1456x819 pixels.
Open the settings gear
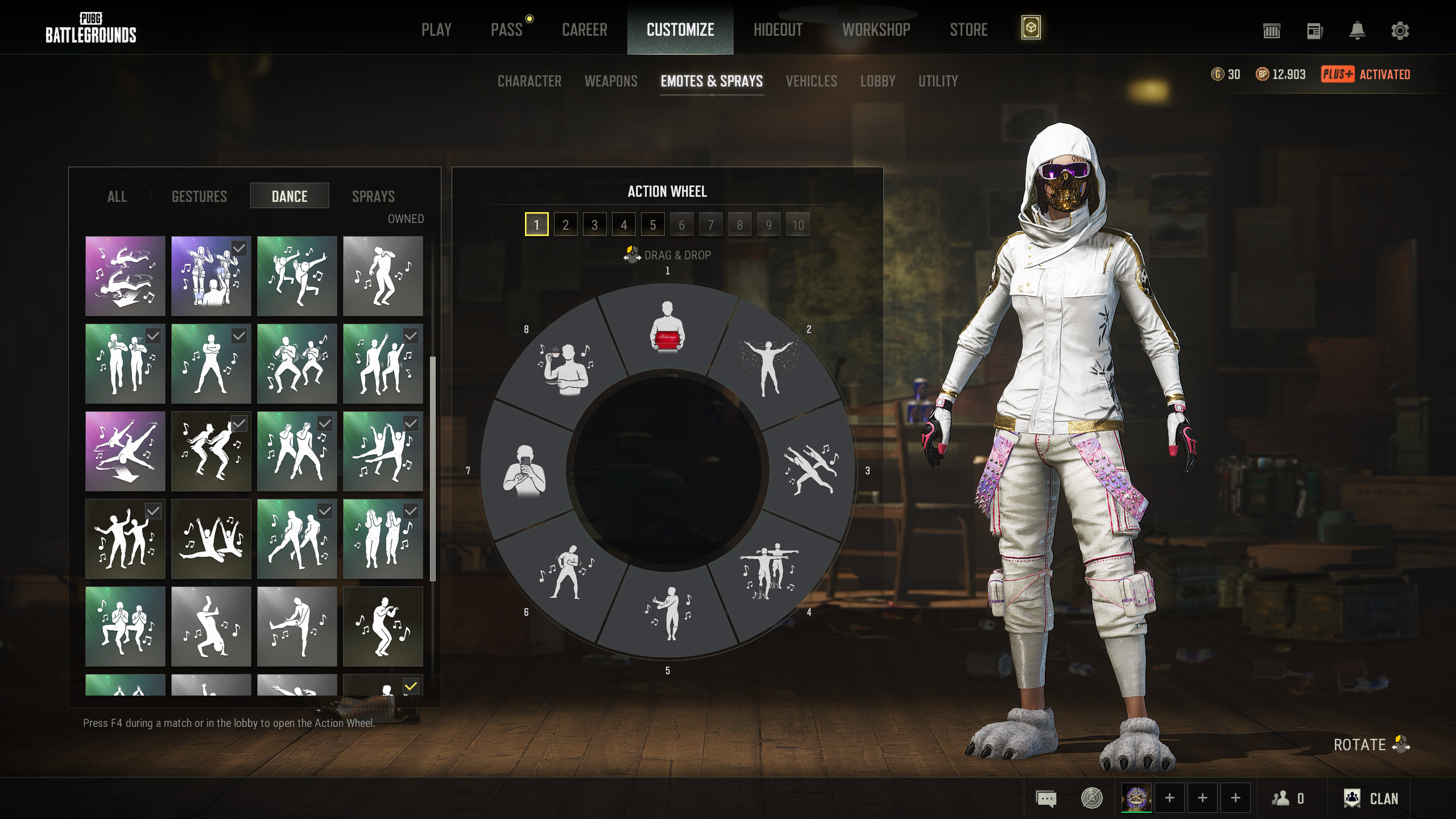(x=1400, y=30)
